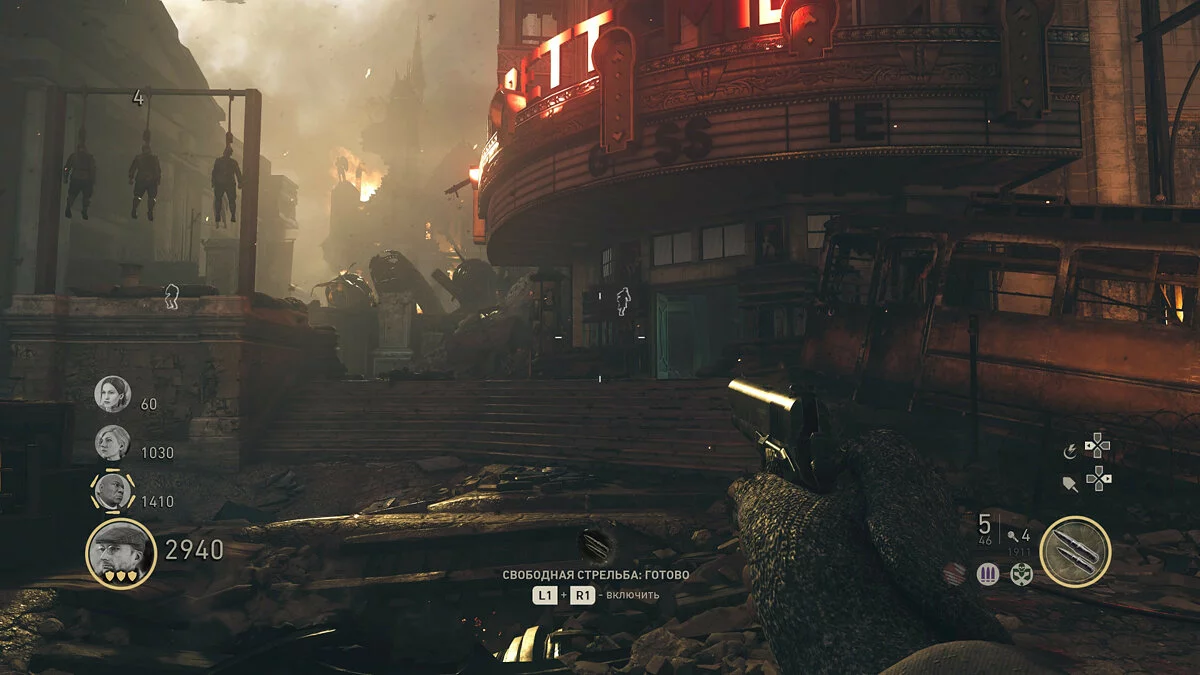Viewport: 1200px width, 675px height.
Task: Click the purple three-bullets perk icon
Action: pyautogui.click(x=988, y=574)
